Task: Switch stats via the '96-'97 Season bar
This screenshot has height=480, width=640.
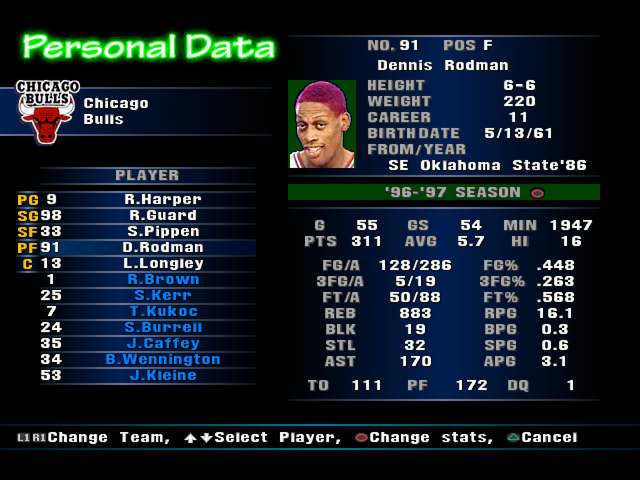Action: [444, 192]
